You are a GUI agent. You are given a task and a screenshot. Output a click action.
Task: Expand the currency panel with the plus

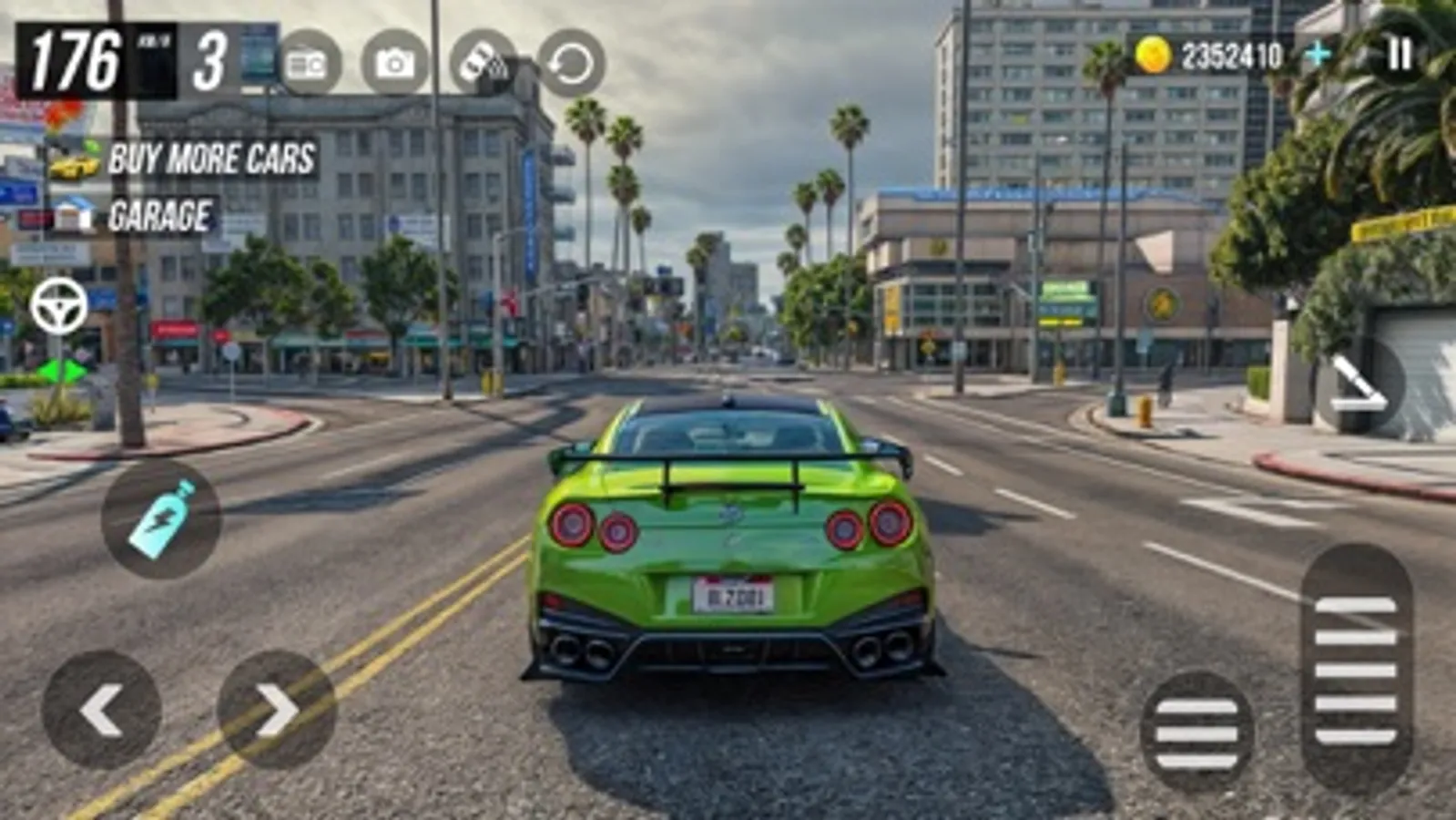pyautogui.click(x=1318, y=55)
